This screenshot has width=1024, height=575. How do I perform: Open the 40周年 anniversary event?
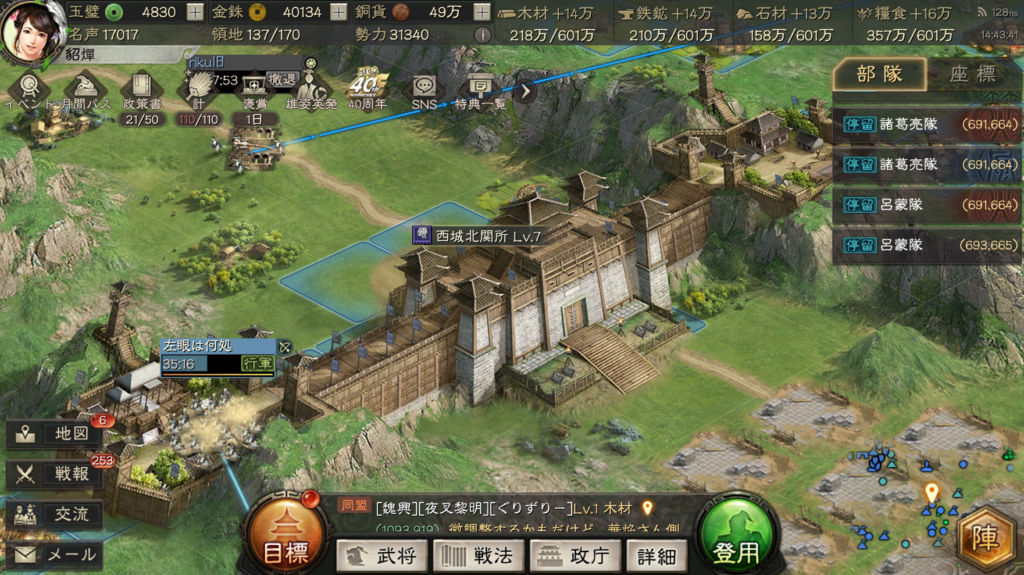point(367,90)
